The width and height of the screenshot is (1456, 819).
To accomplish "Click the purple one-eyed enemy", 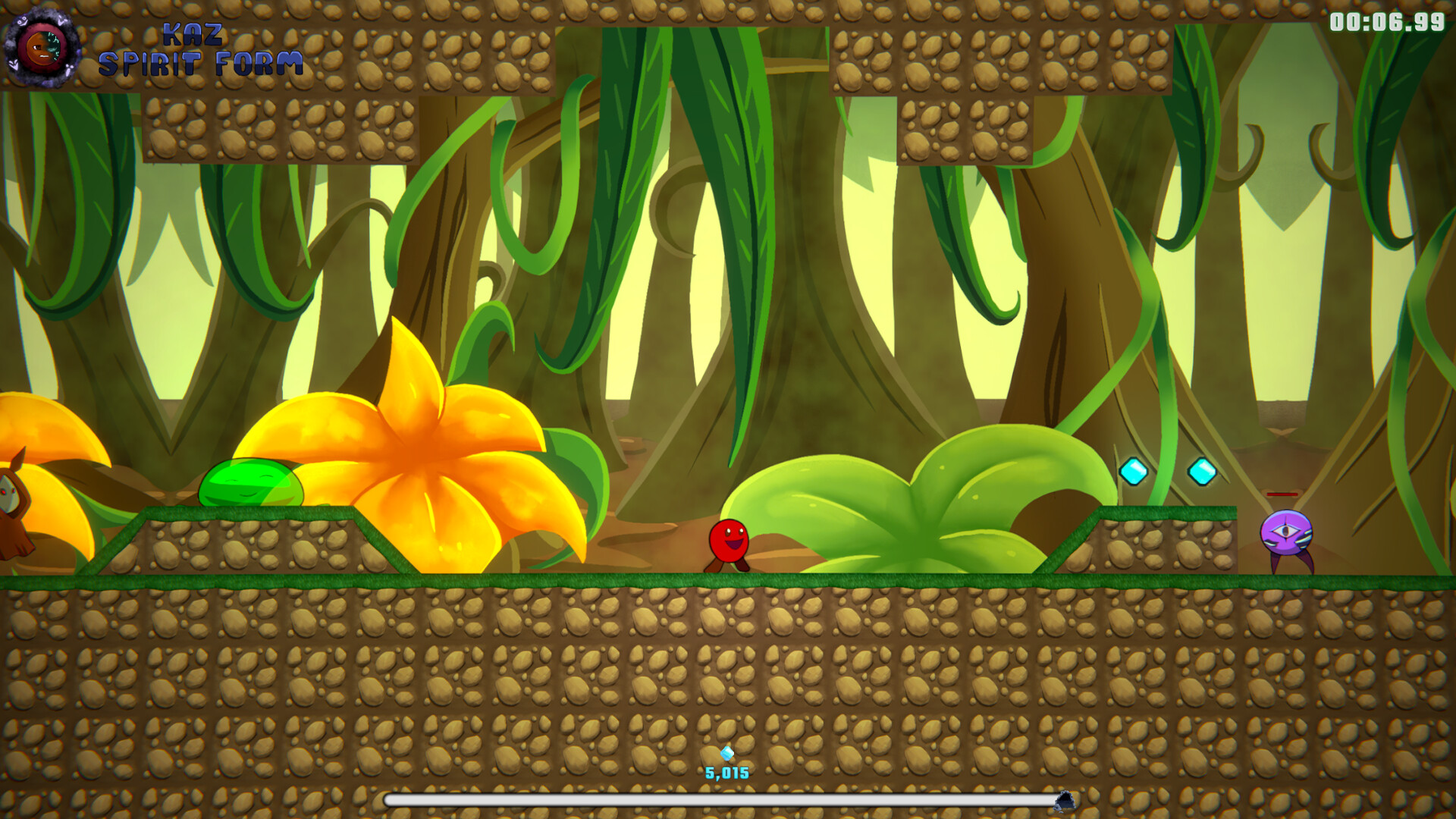I will click(1288, 531).
